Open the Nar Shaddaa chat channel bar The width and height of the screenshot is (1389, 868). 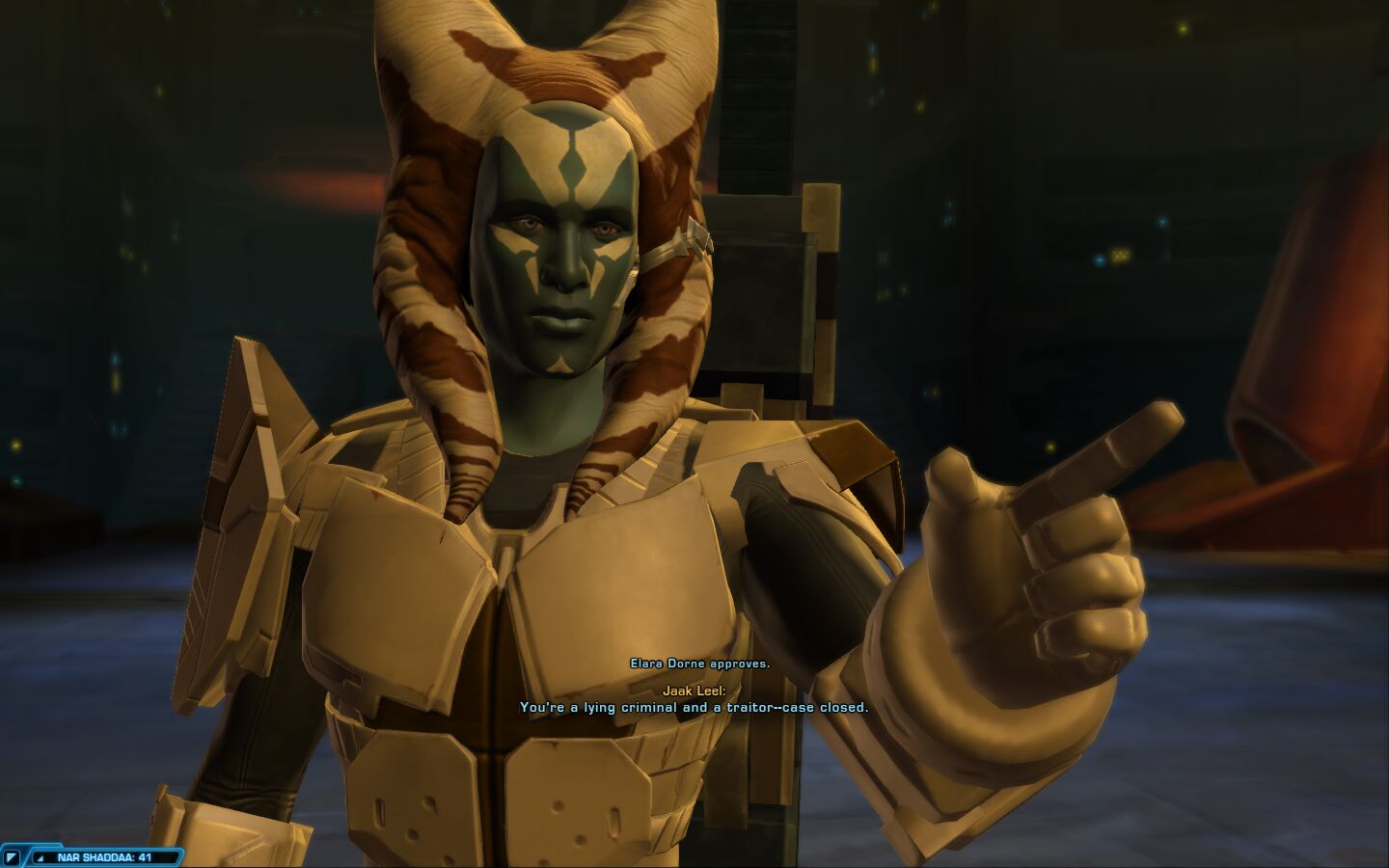pos(104,856)
